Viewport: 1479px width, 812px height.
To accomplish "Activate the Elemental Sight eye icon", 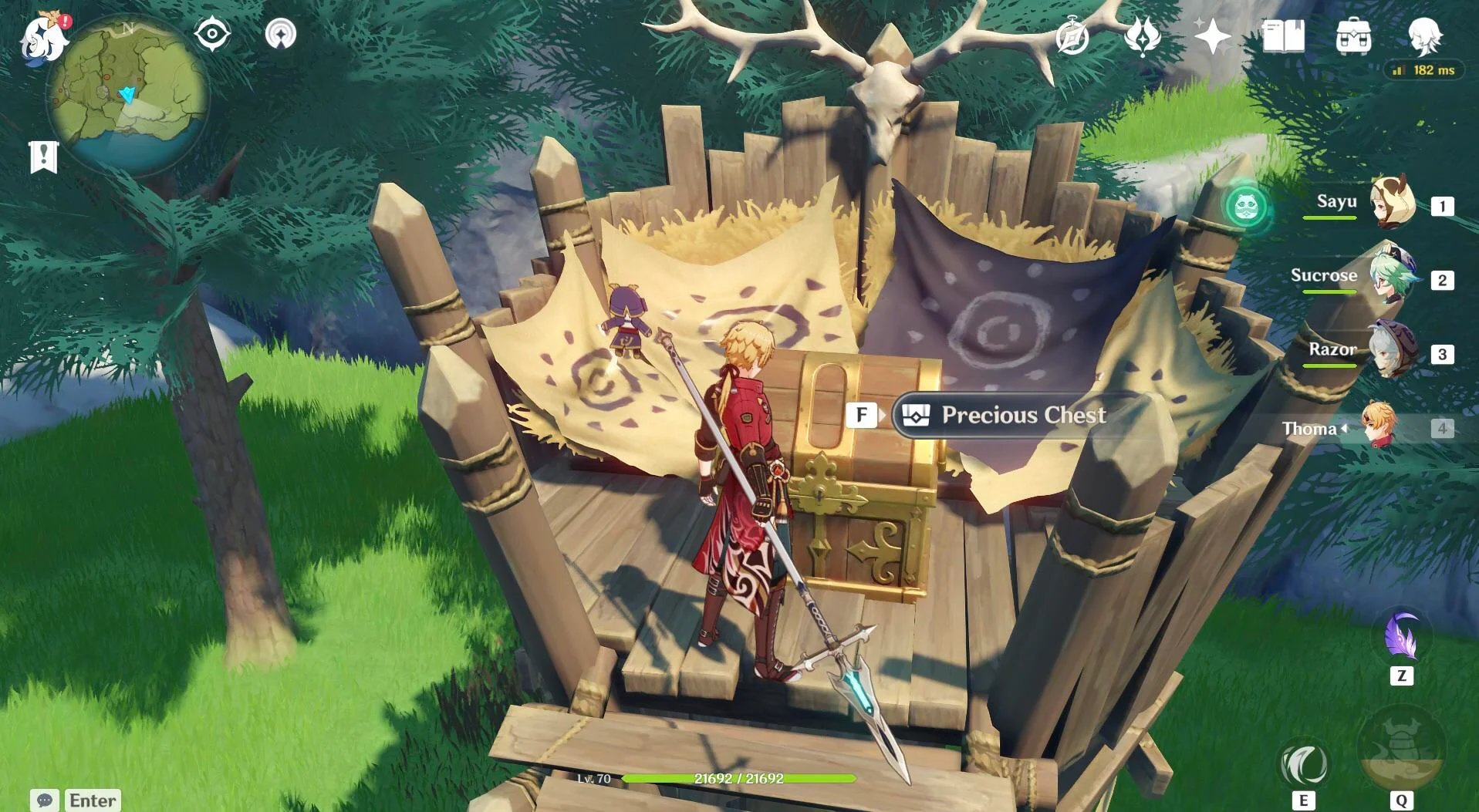I will (x=211, y=33).
